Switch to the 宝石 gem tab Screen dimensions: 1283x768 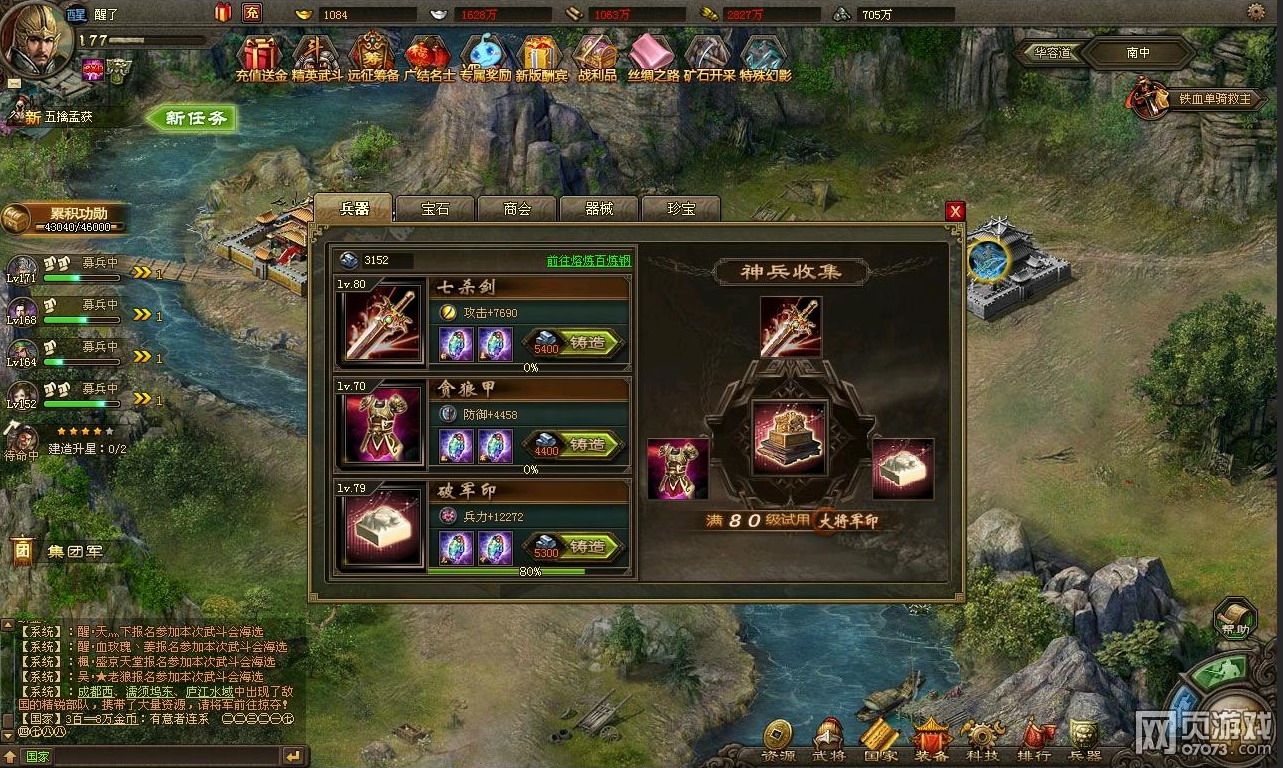(435, 208)
